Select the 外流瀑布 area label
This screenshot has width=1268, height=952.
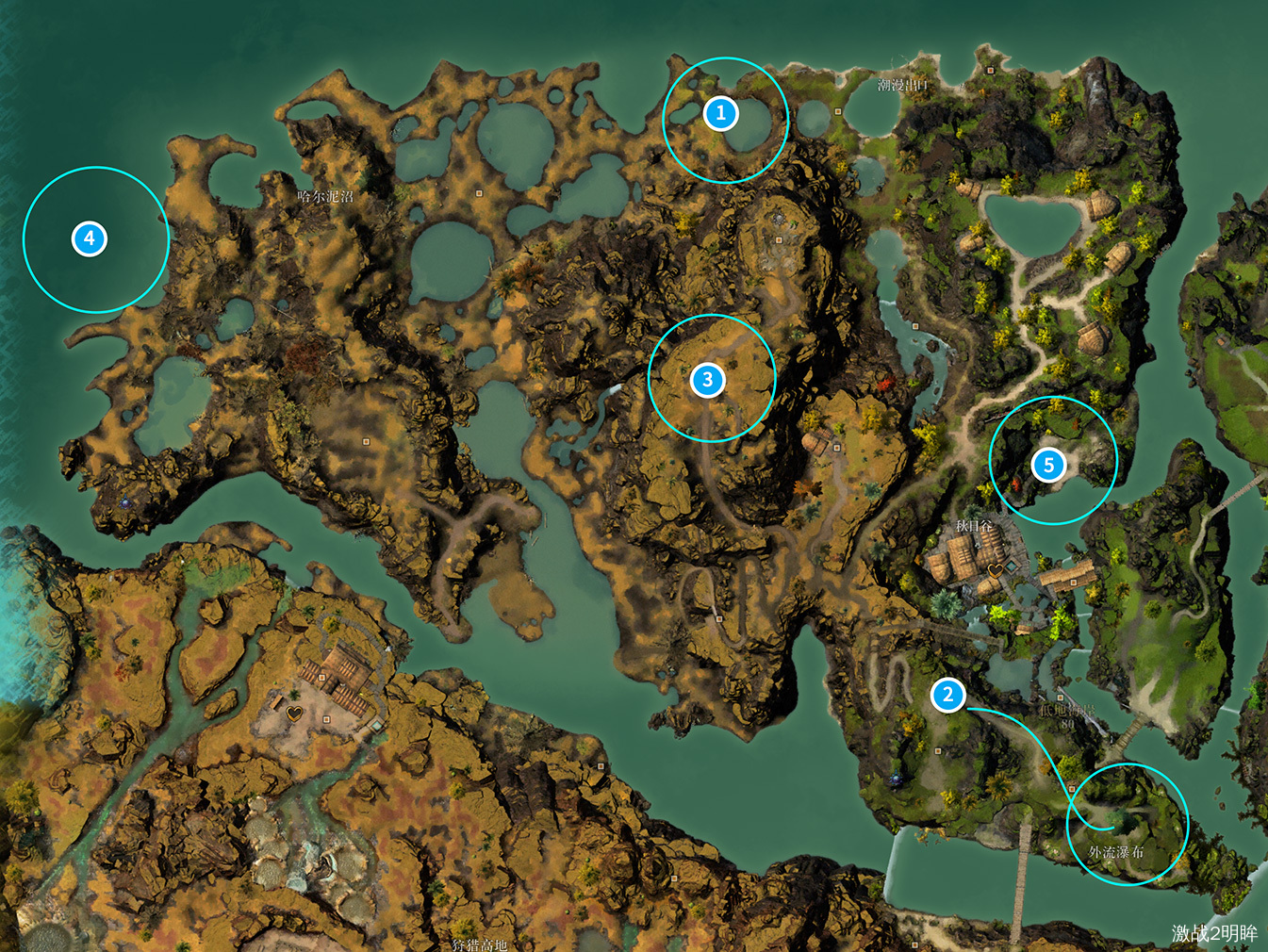point(1116,852)
